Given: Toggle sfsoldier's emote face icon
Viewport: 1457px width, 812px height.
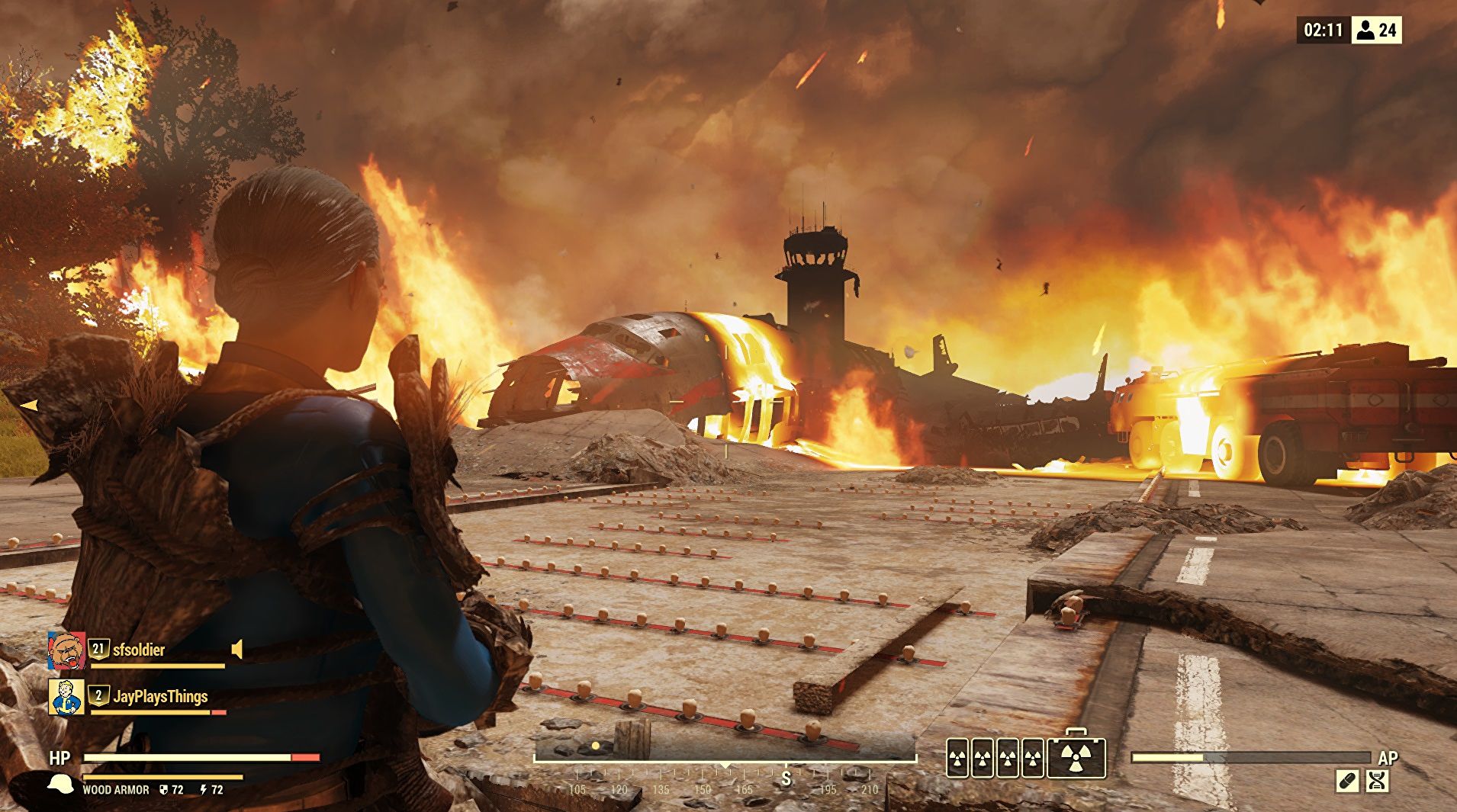Looking at the screenshot, I should 66,650.
